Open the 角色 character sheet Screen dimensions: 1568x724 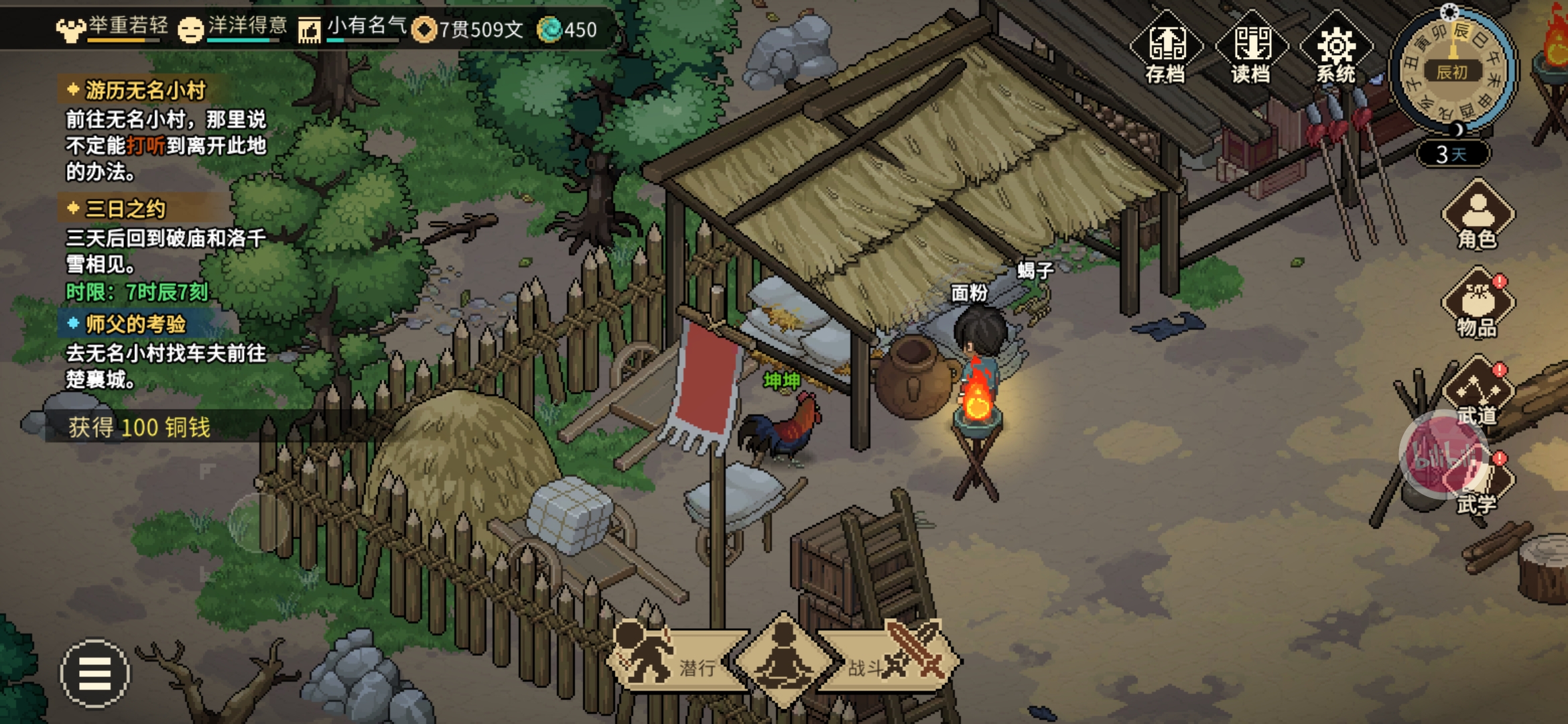(1478, 216)
